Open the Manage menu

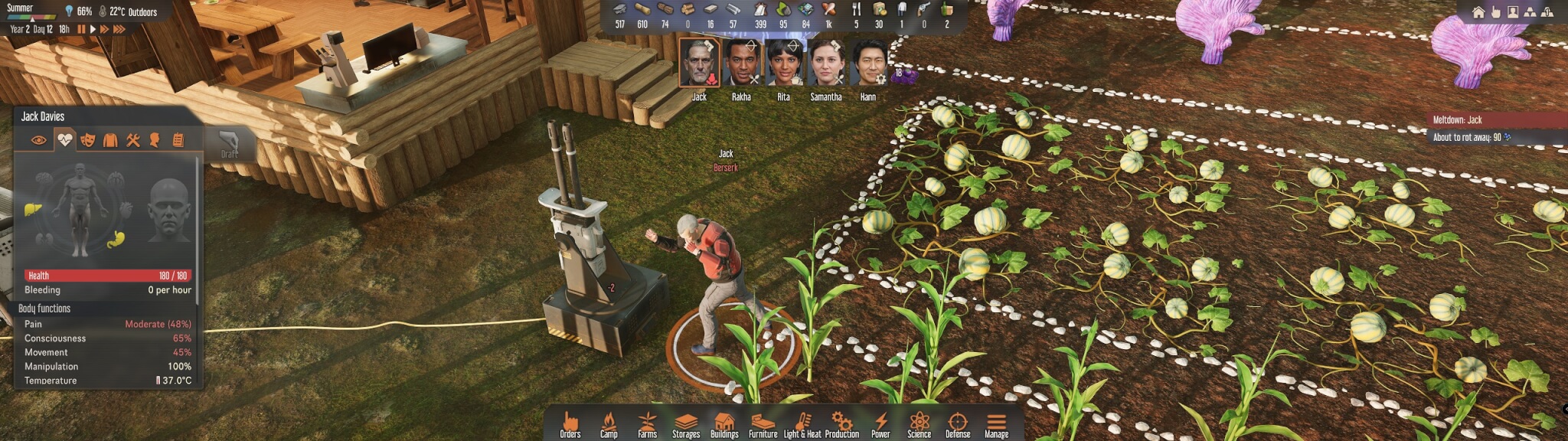996,424
